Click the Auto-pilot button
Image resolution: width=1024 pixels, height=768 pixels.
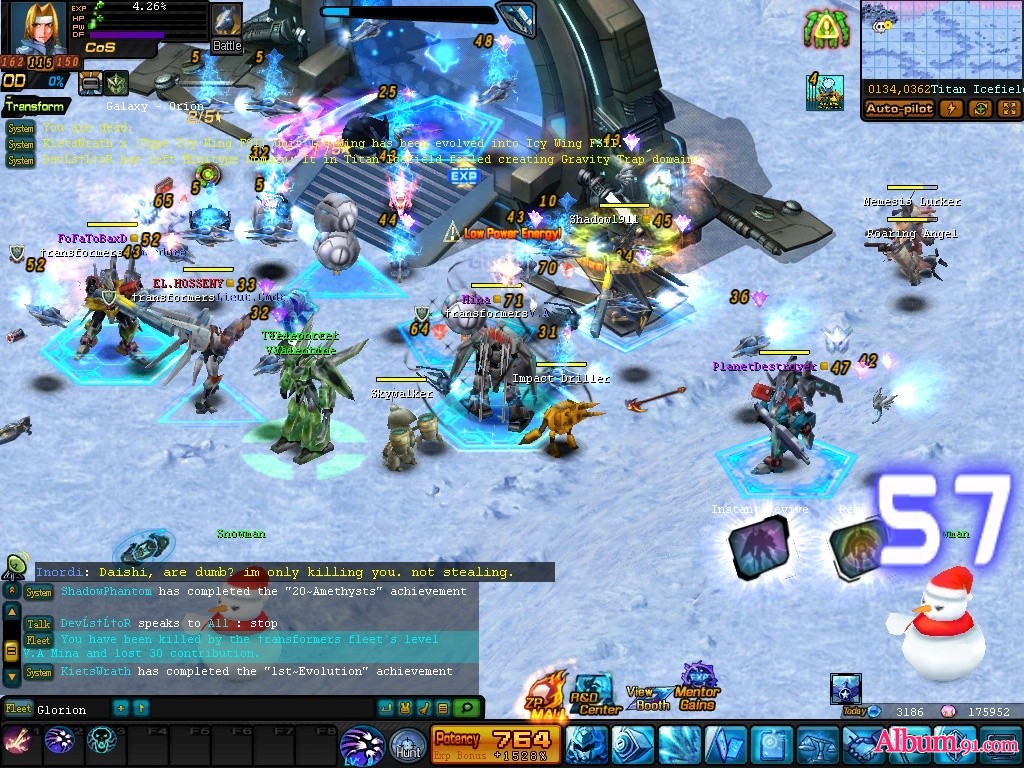click(x=899, y=109)
